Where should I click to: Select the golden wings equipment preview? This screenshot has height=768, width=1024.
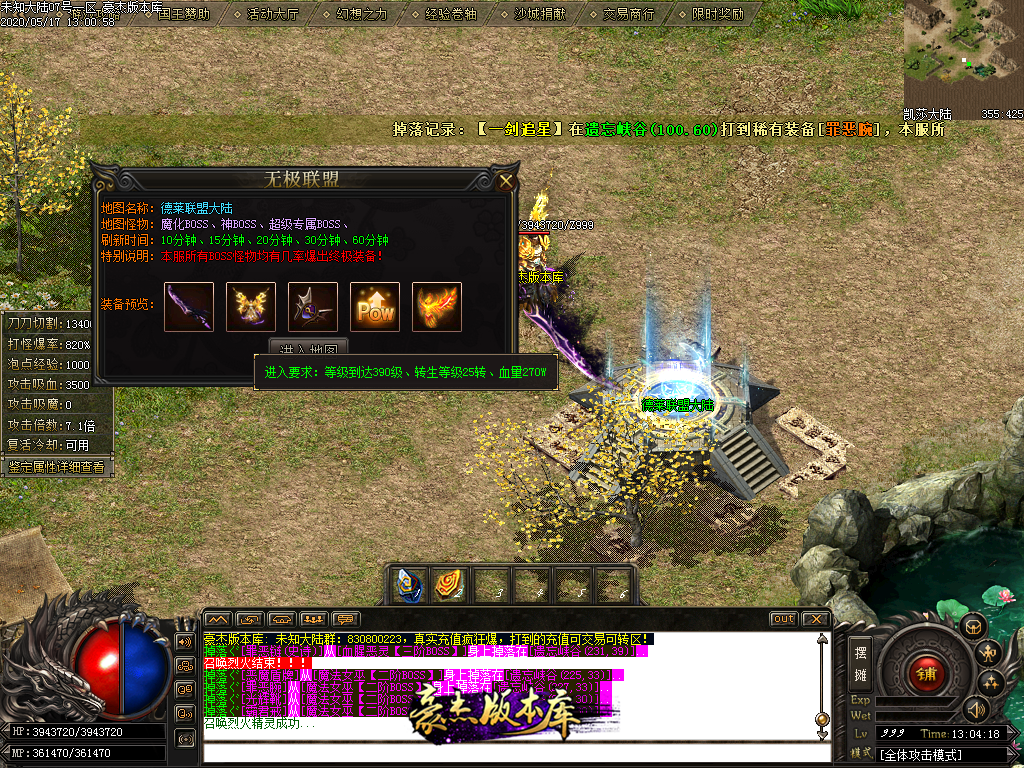251,306
